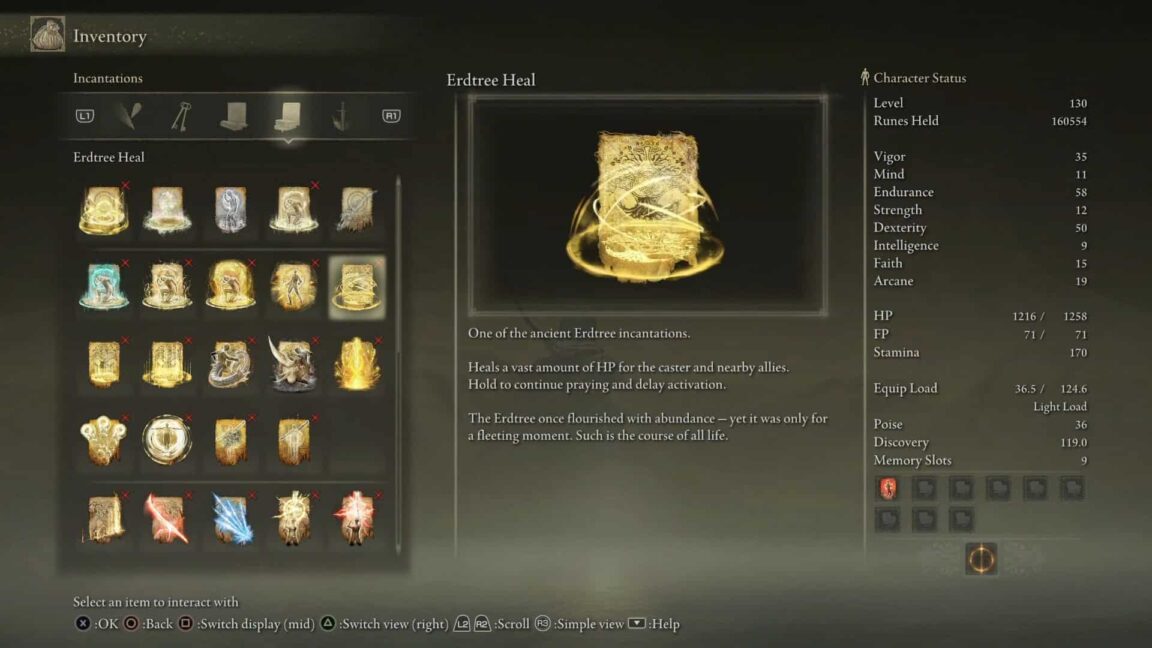
Task: Choose the teal glowing incantation scroll
Action: [x=104, y=286]
